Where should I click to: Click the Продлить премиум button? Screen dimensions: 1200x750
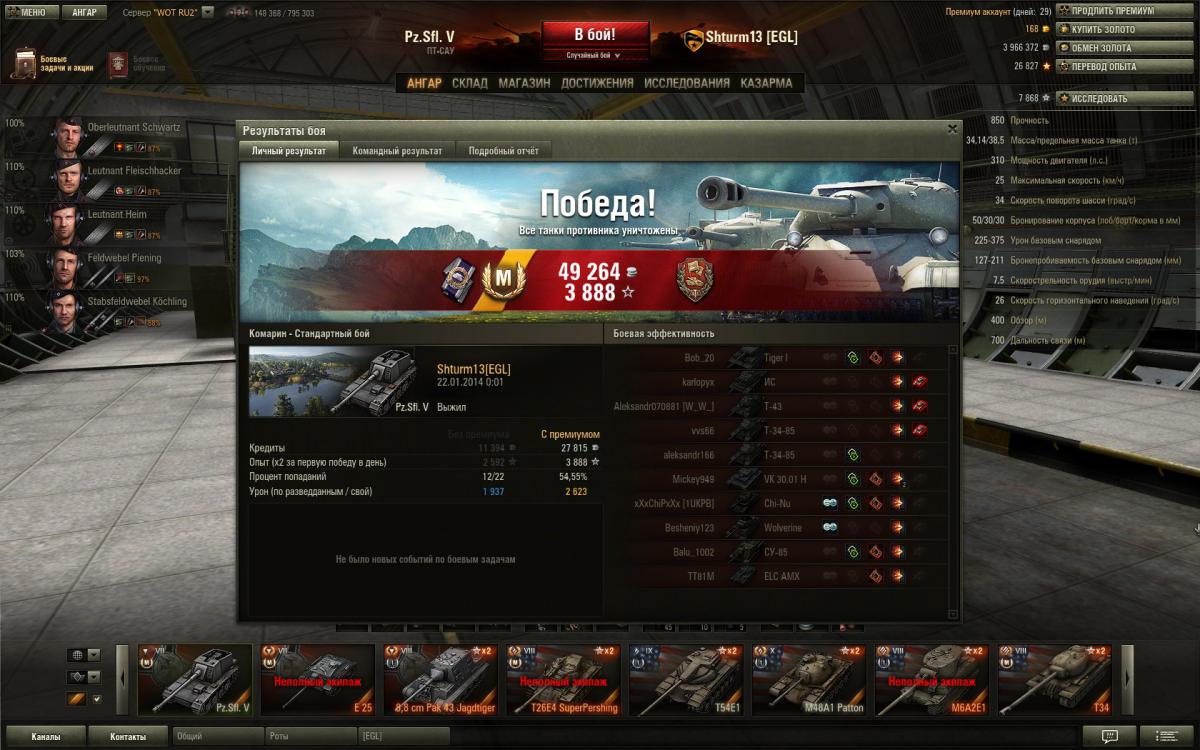tap(1111, 11)
